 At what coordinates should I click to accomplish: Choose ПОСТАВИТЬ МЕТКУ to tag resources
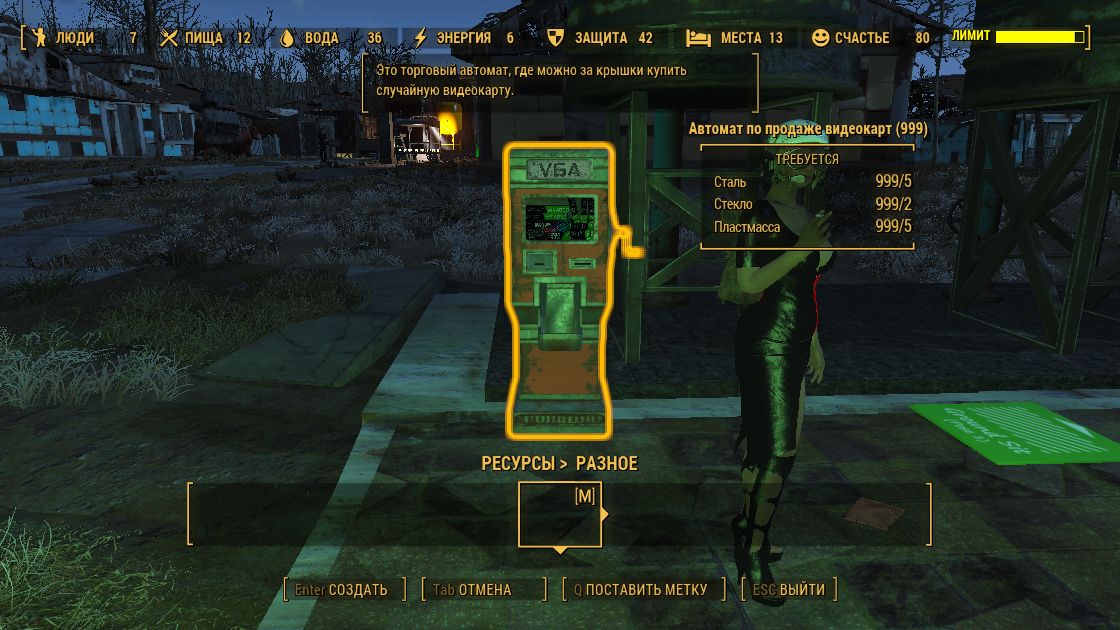tap(642, 590)
